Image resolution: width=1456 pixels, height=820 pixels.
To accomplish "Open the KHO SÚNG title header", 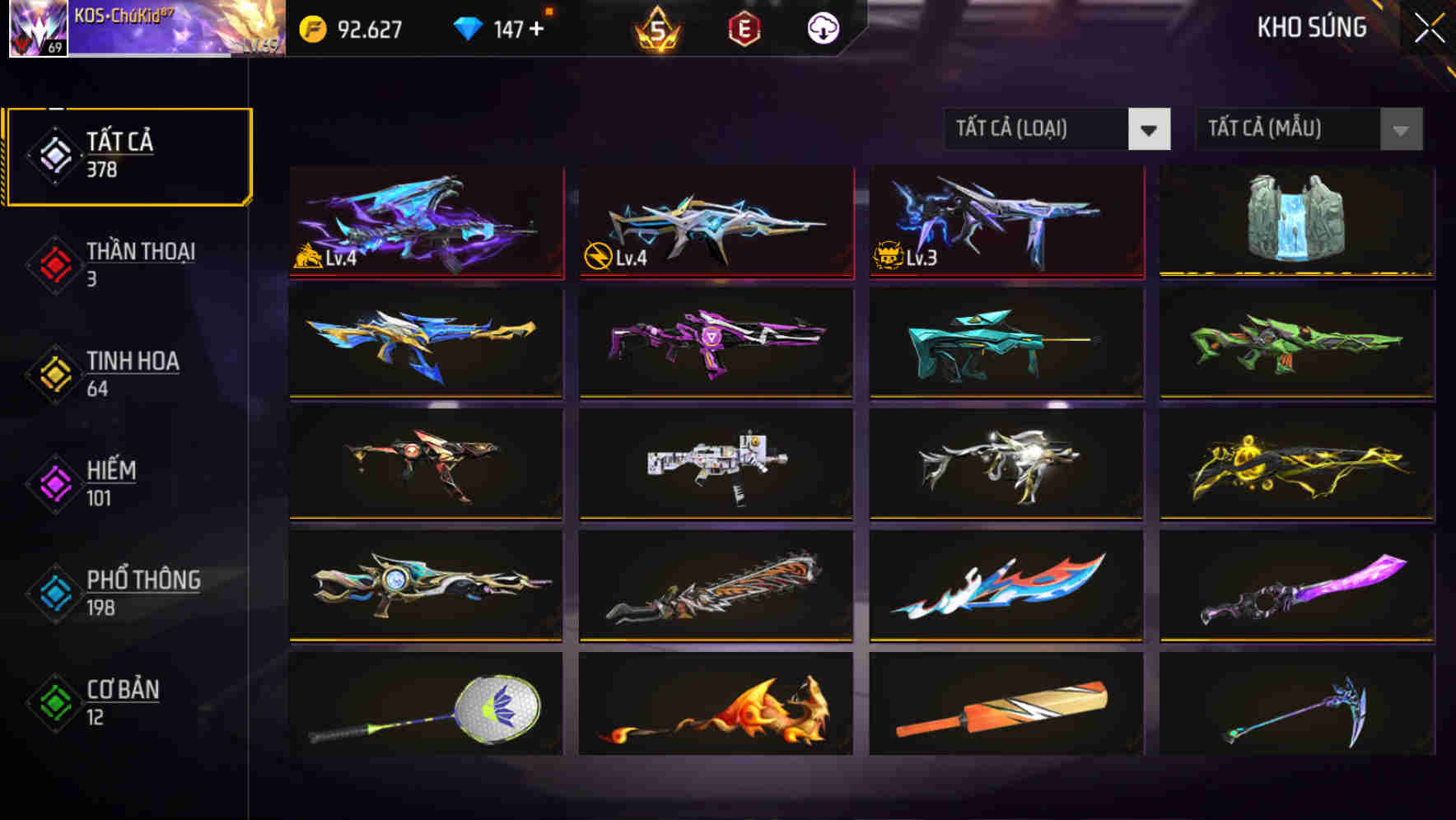I will [x=1311, y=27].
